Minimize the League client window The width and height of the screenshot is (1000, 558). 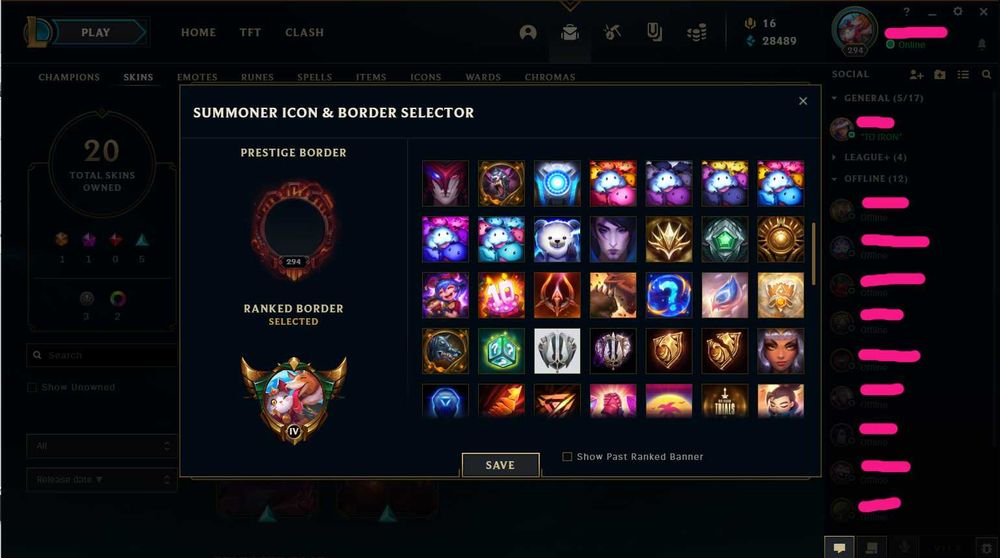932,11
